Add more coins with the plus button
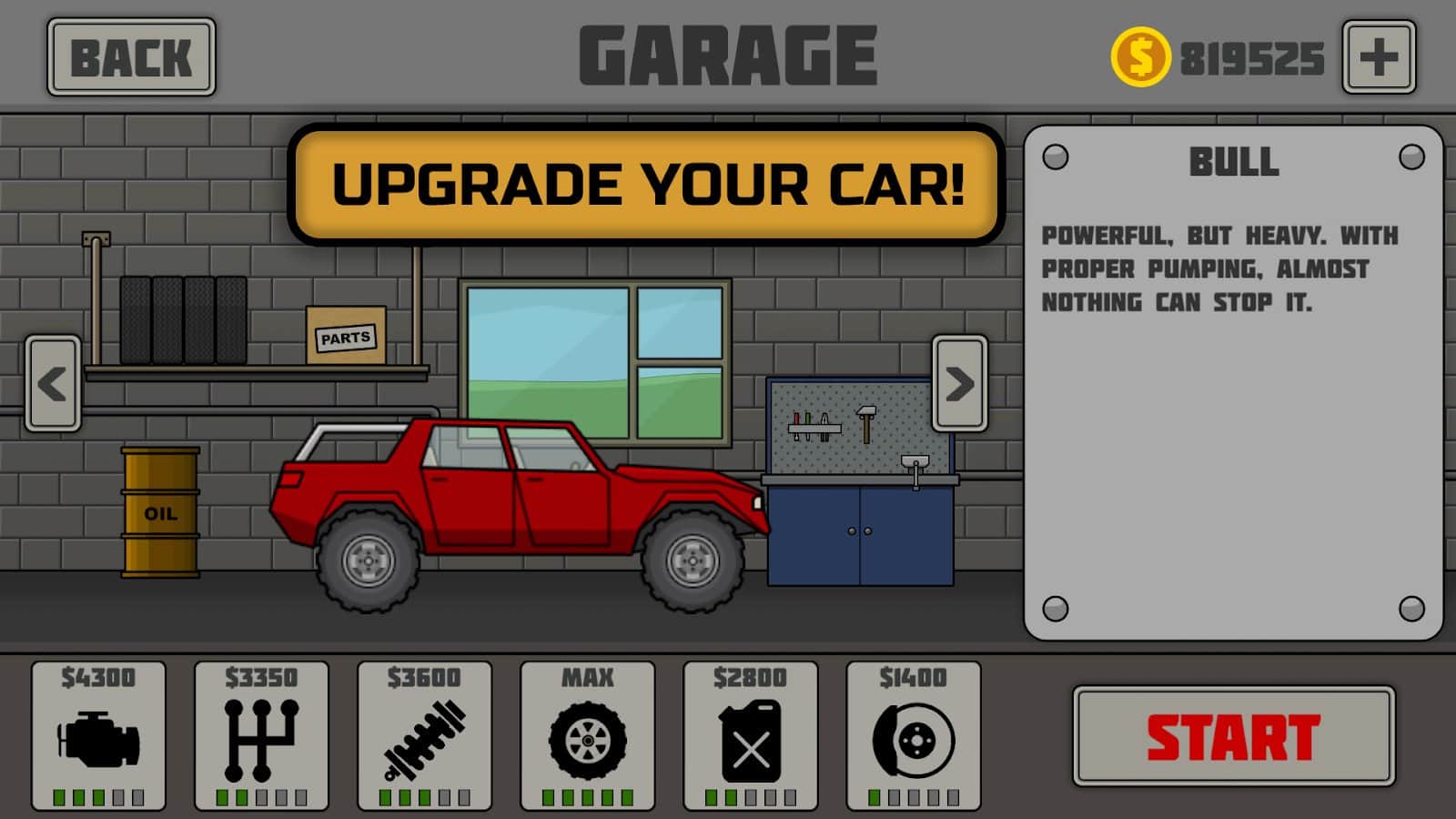This screenshot has height=819, width=1456. (1379, 57)
